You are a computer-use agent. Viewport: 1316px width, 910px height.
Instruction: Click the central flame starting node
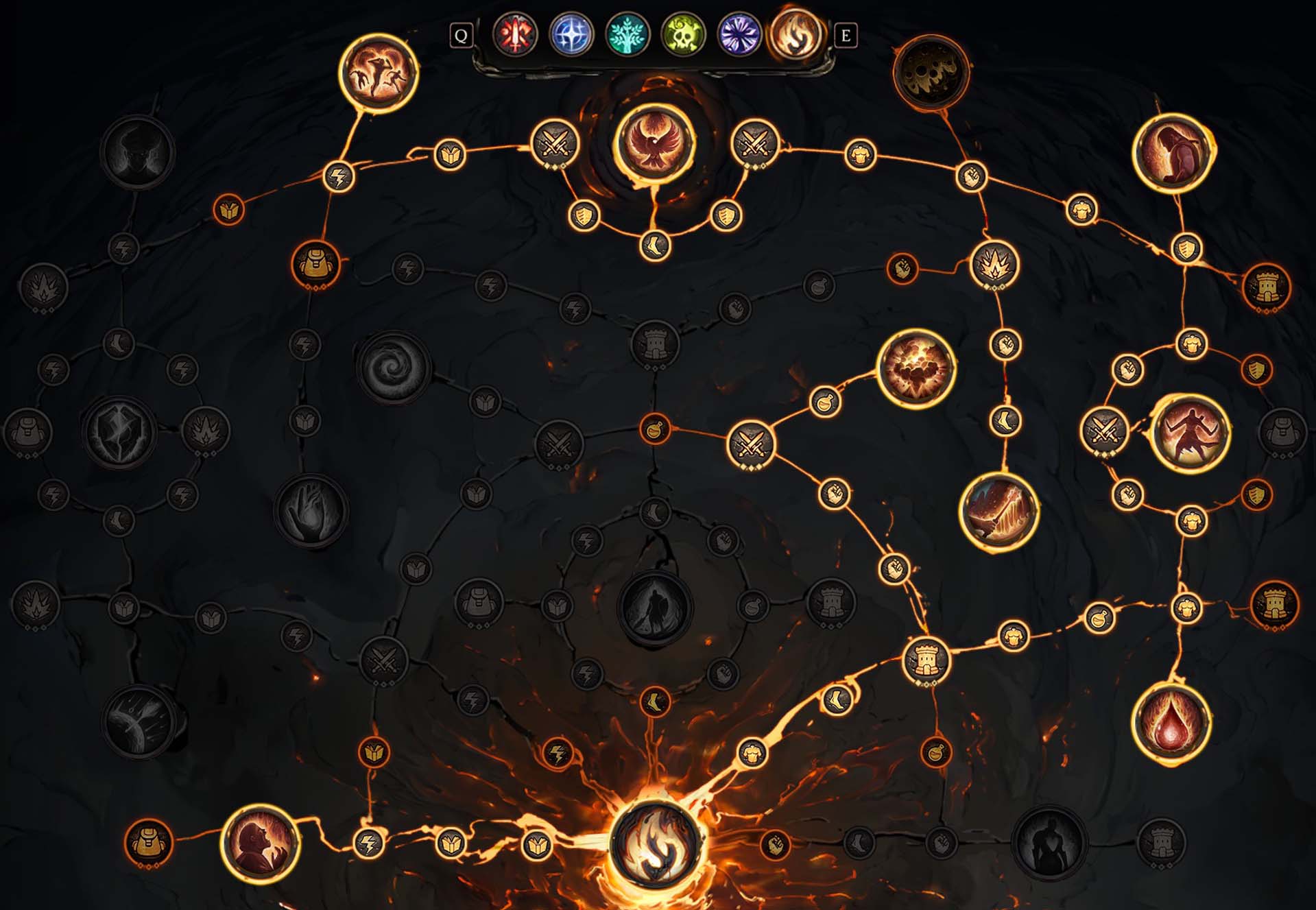[655, 843]
